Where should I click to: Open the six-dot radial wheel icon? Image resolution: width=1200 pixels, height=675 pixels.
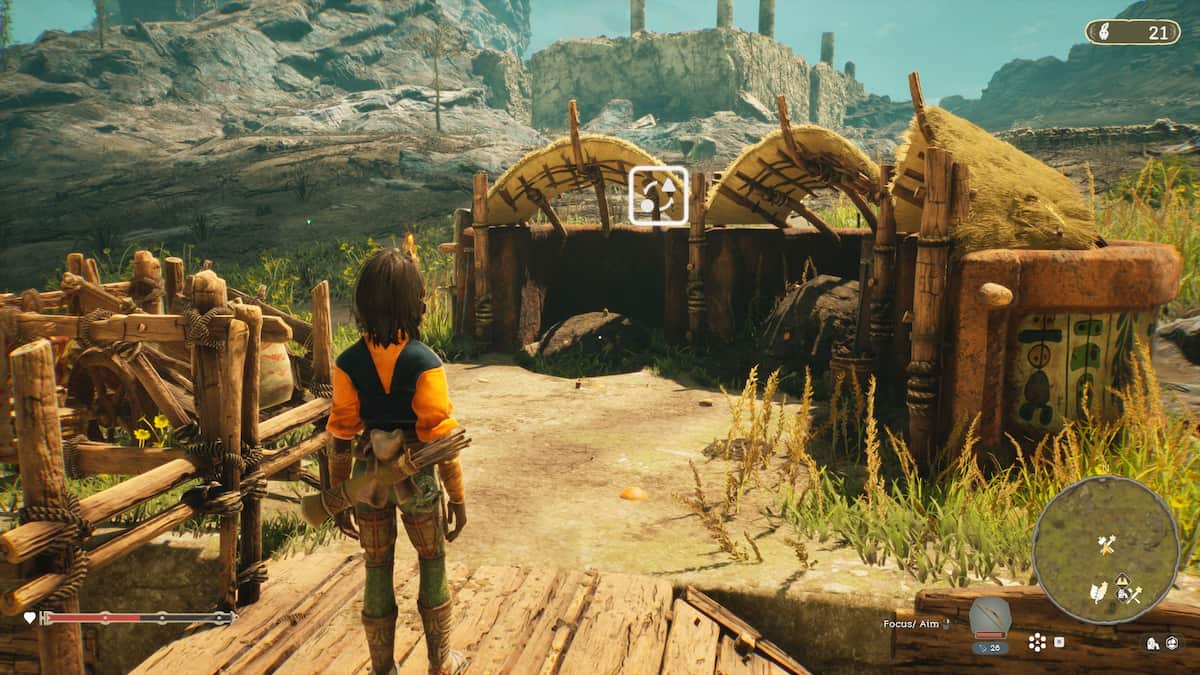click(1039, 641)
